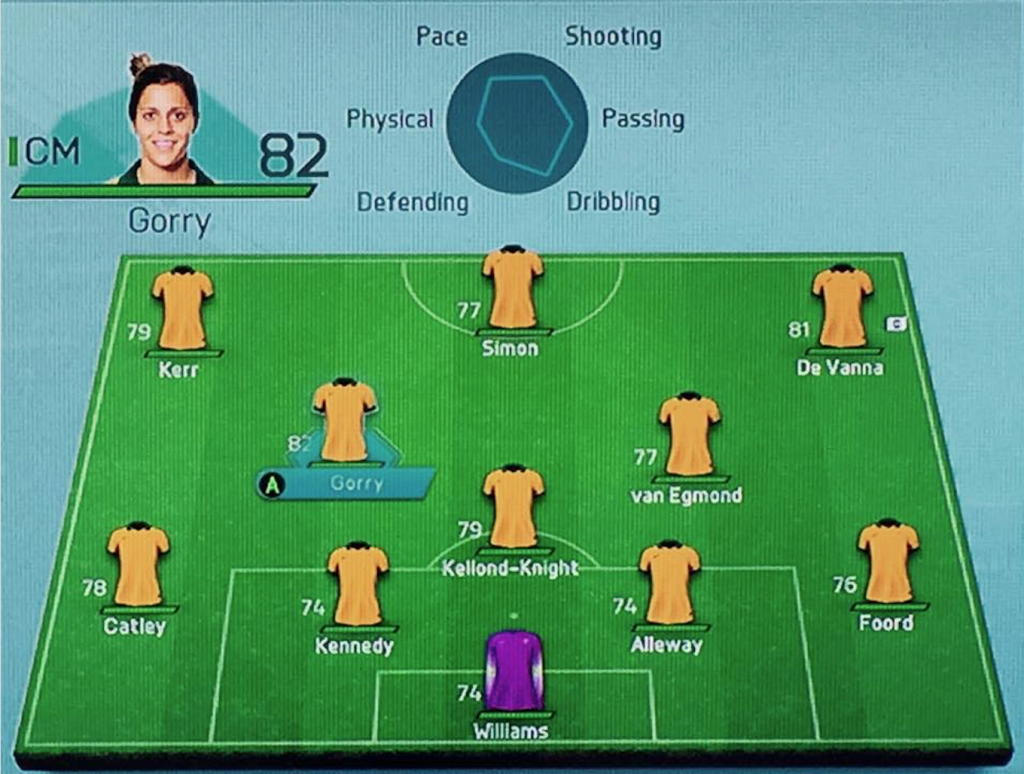Select left back Catley
Viewport: 1024px width, 774px height.
point(138,567)
